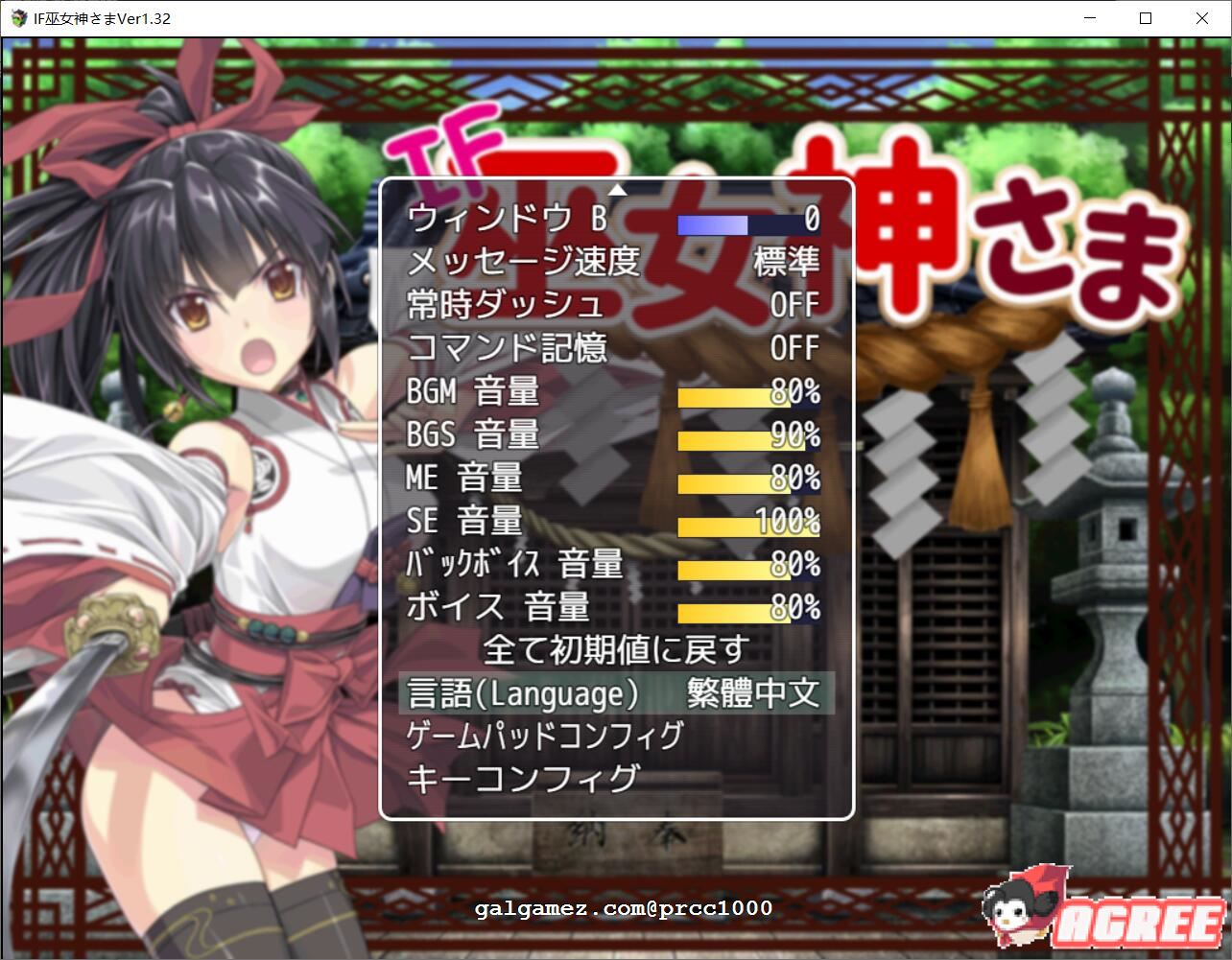Select 全て初期値に戻す to reset all settings

tap(615, 649)
